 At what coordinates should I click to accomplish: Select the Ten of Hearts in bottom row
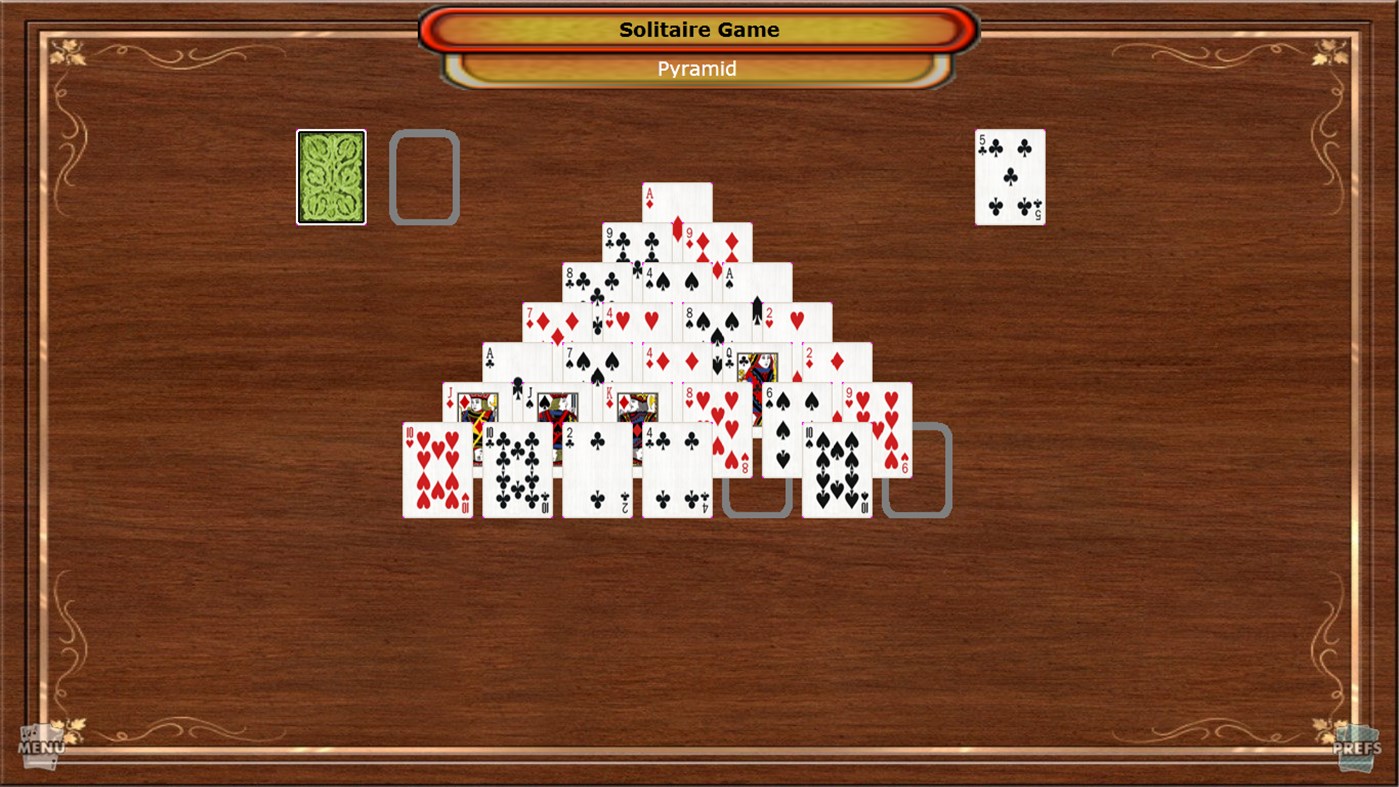[438, 470]
